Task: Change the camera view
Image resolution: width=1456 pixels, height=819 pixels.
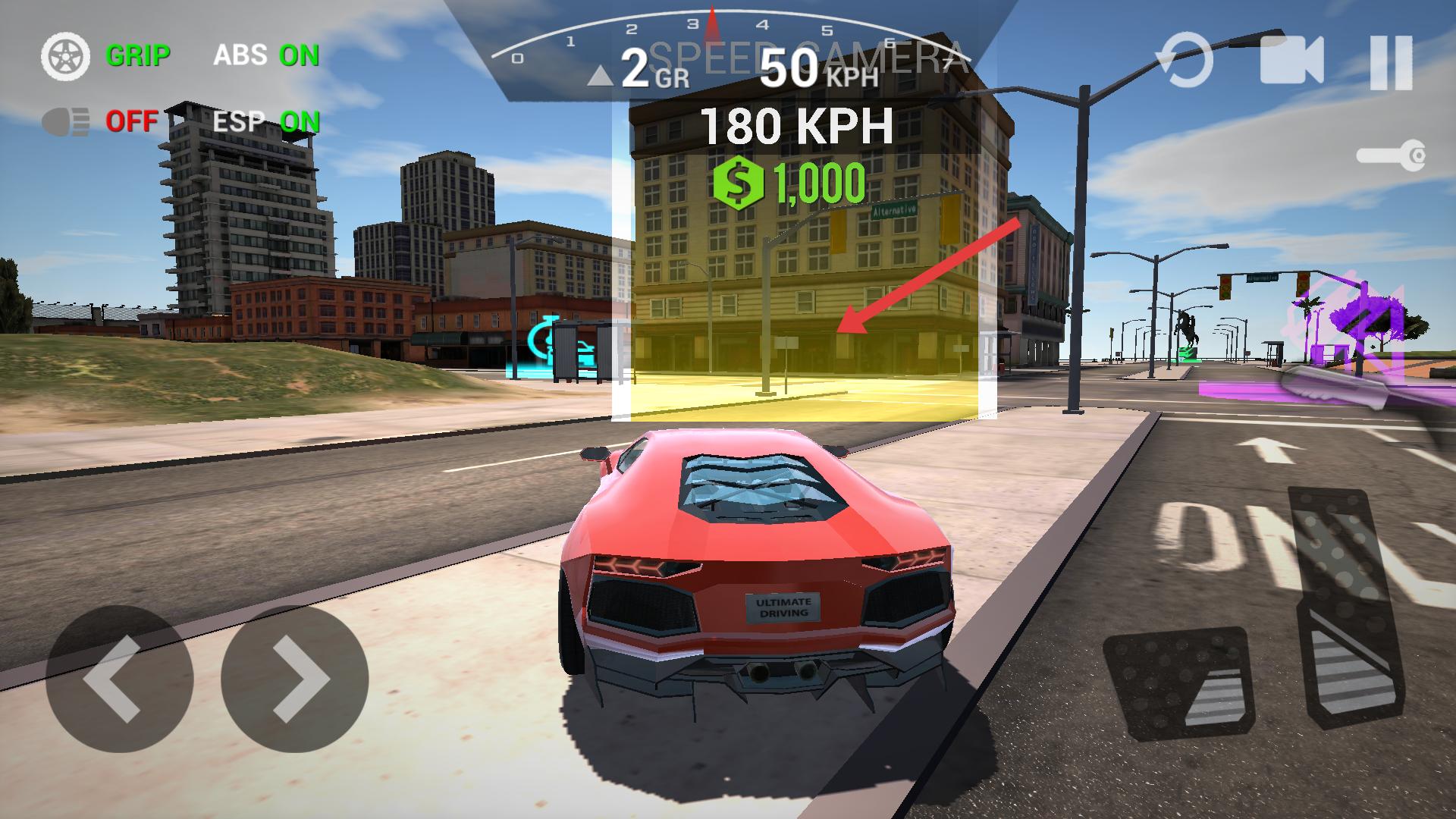Action: 1291,61
